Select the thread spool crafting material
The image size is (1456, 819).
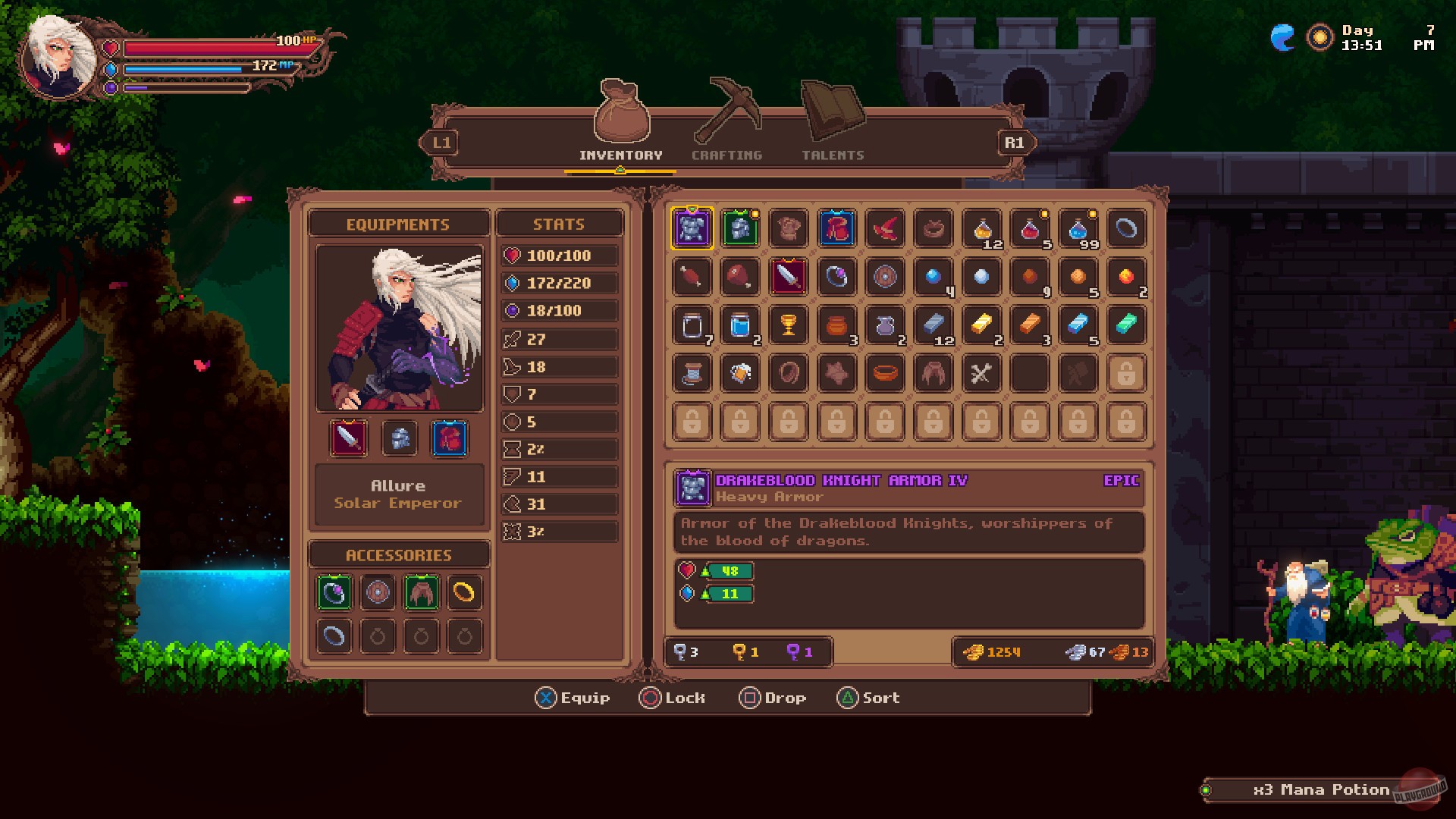coord(690,373)
